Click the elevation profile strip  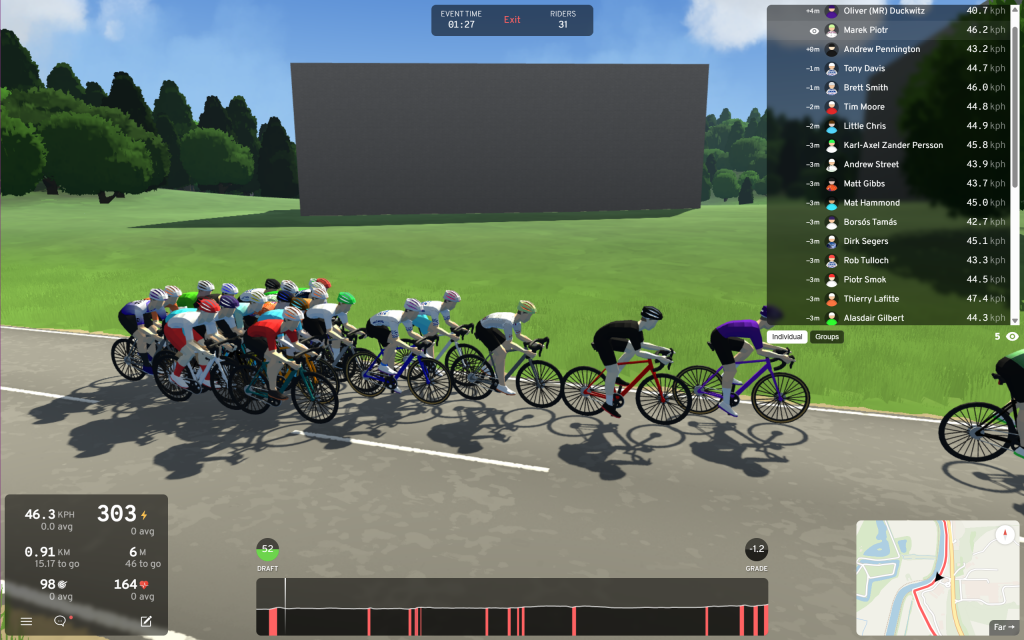tap(512, 606)
